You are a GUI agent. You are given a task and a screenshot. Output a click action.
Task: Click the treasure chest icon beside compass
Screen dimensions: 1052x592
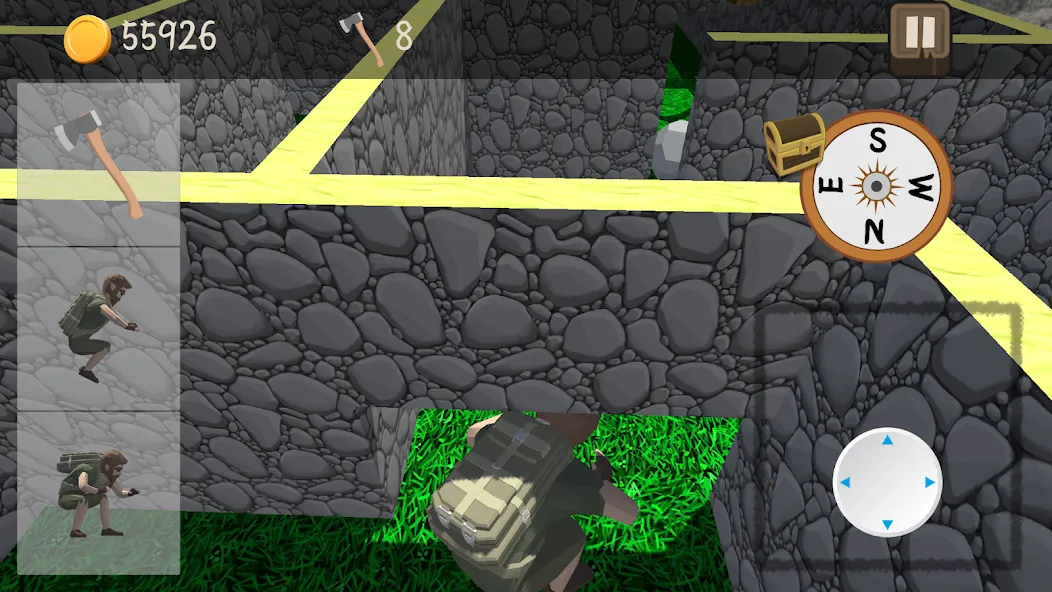click(794, 142)
